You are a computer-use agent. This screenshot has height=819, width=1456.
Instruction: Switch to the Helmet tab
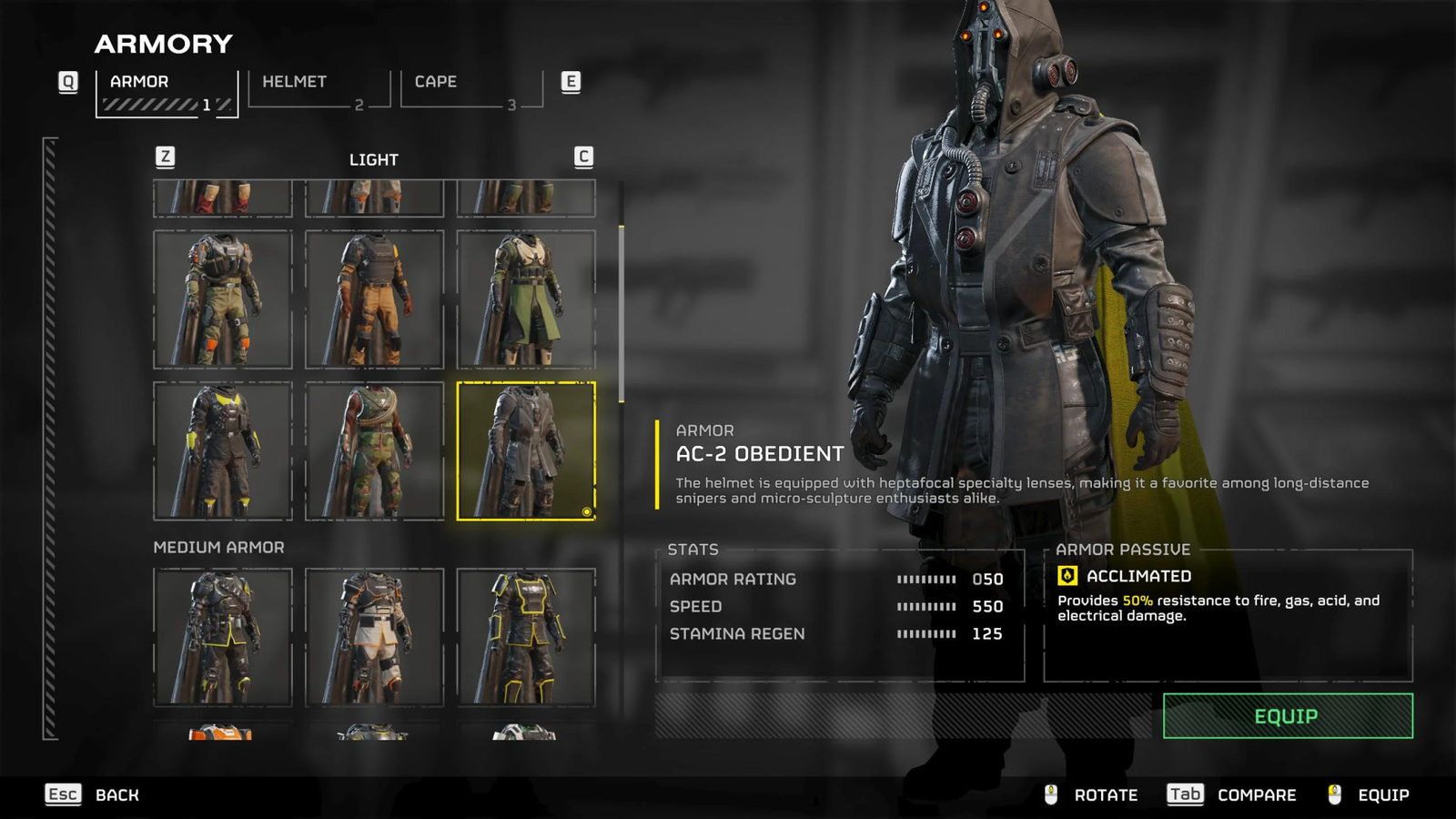tap(292, 81)
